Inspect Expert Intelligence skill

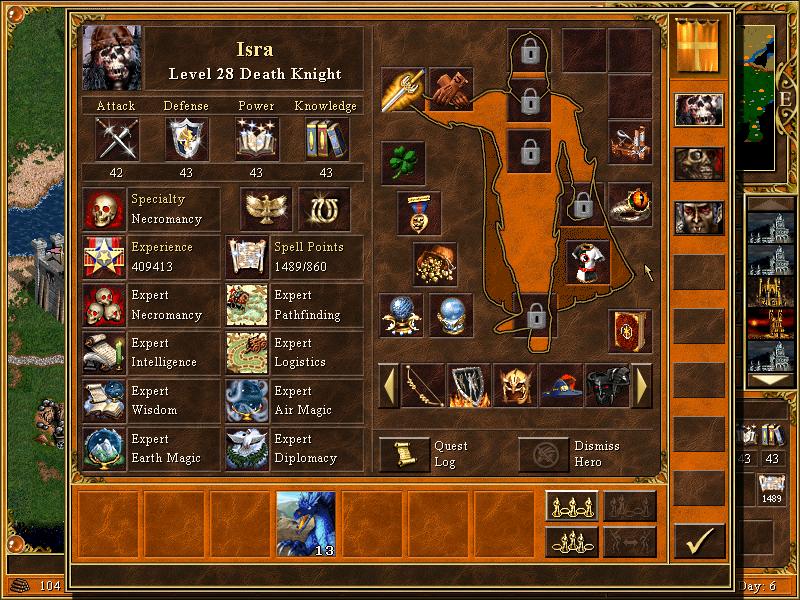pos(103,352)
